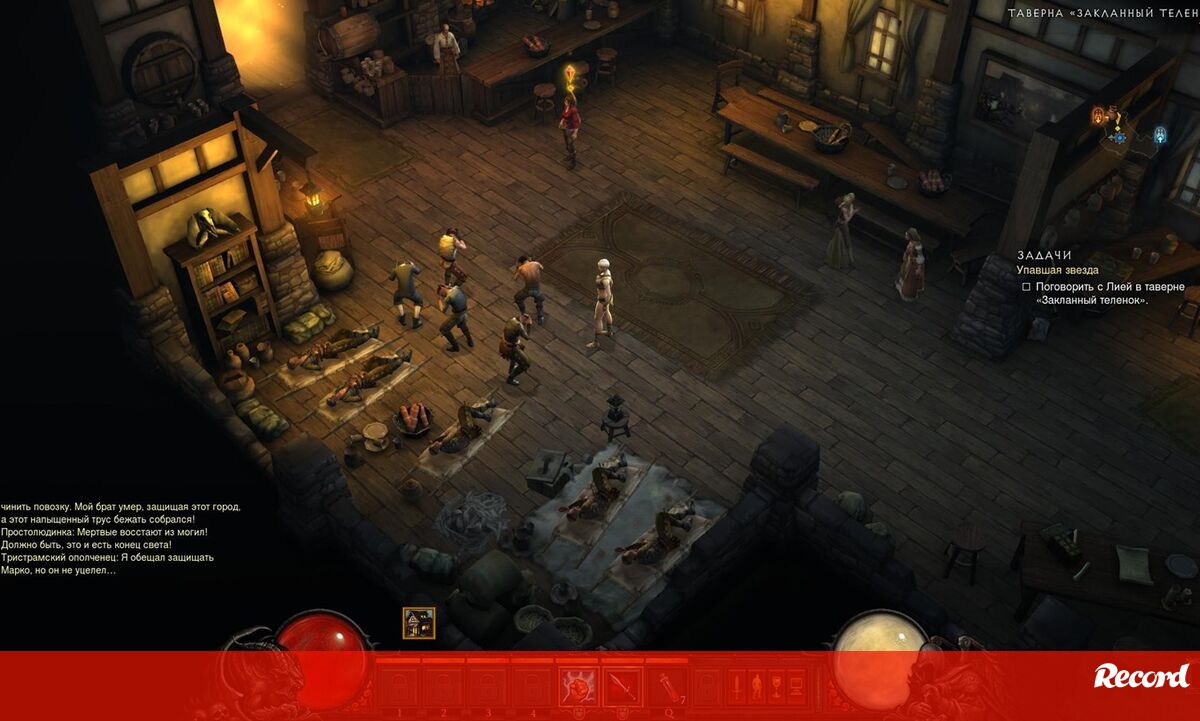The image size is (1200, 721).
Task: Open the Упавшая звезда quest tracker
Action: [1057, 270]
